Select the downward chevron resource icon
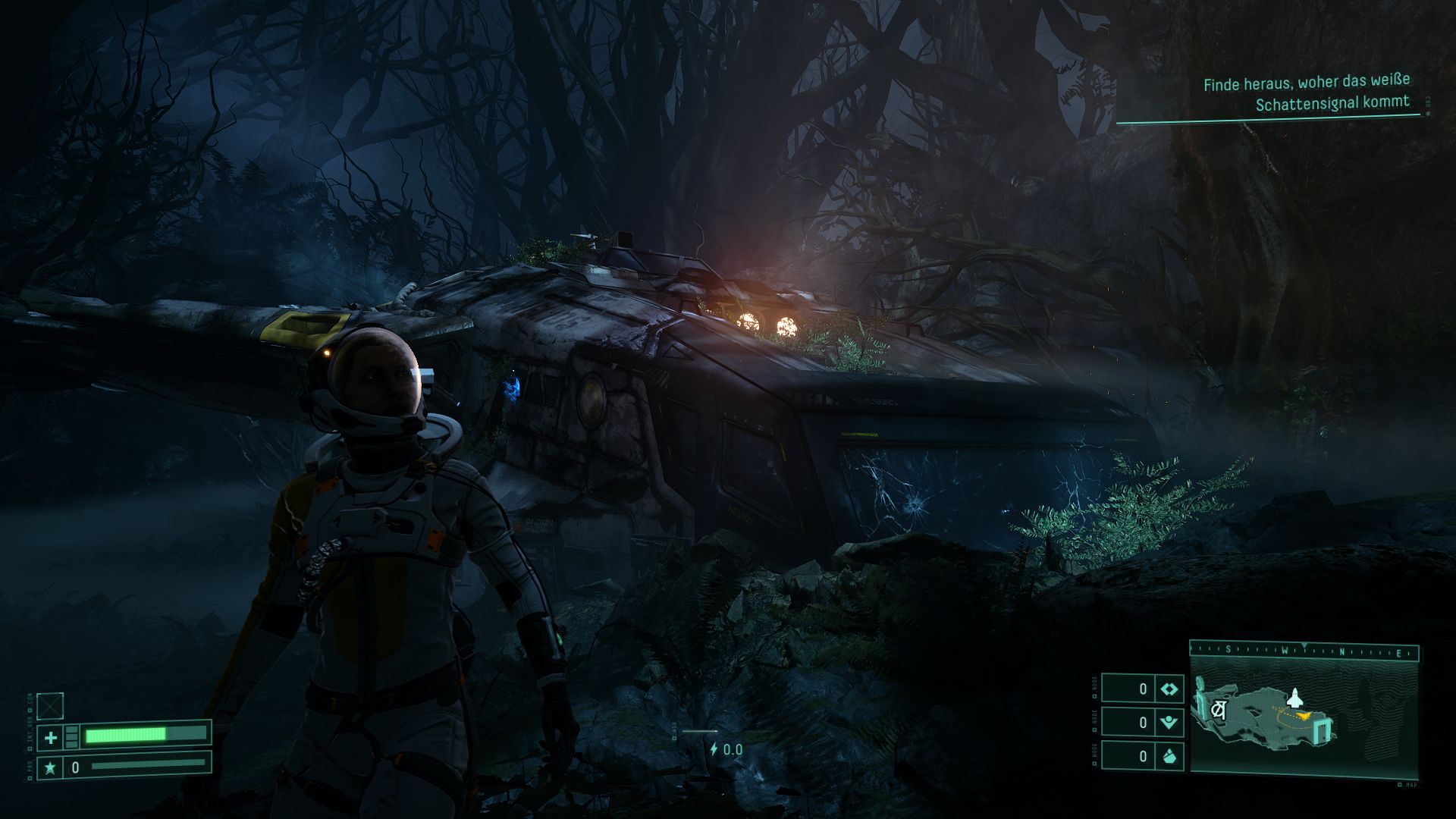 [1169, 723]
